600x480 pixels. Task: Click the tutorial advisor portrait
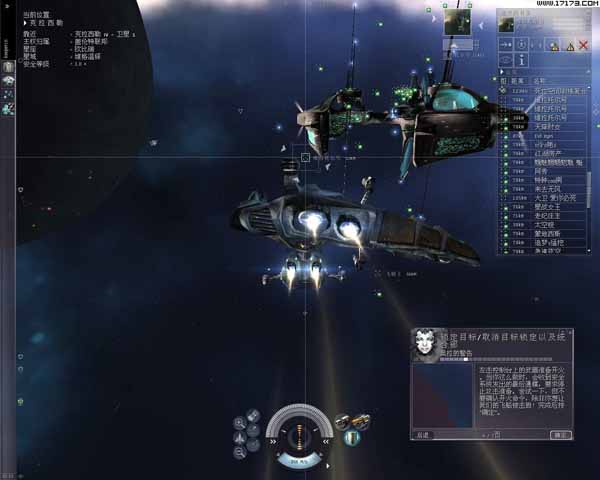coord(423,344)
